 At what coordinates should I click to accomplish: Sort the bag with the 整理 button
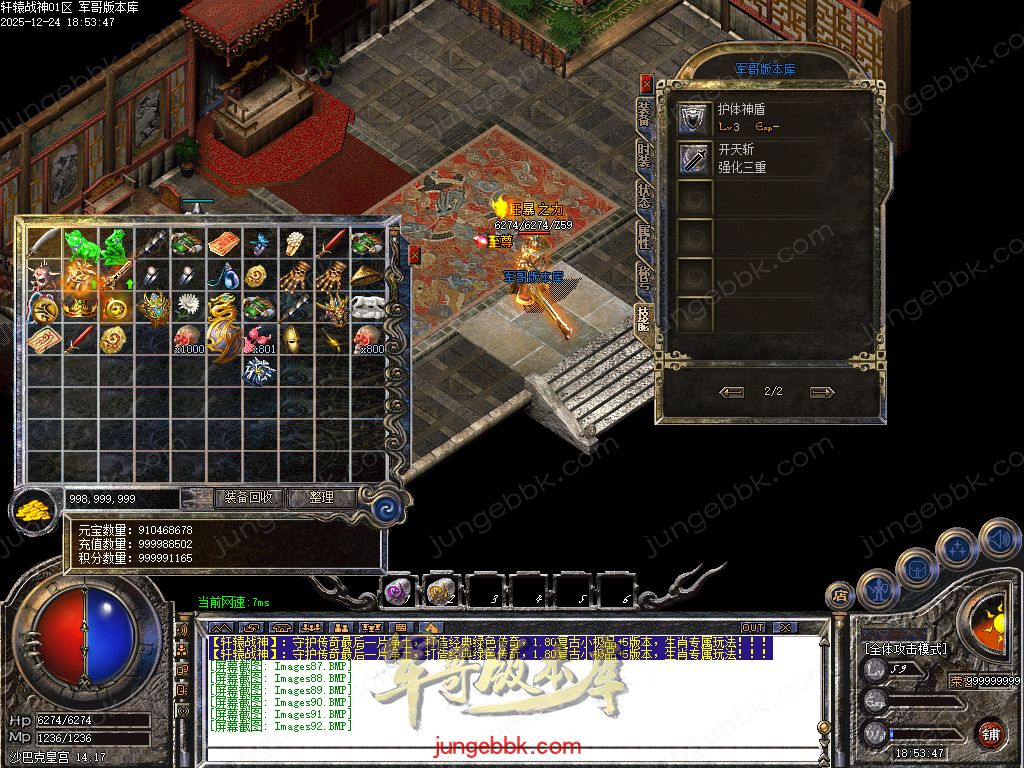point(321,497)
